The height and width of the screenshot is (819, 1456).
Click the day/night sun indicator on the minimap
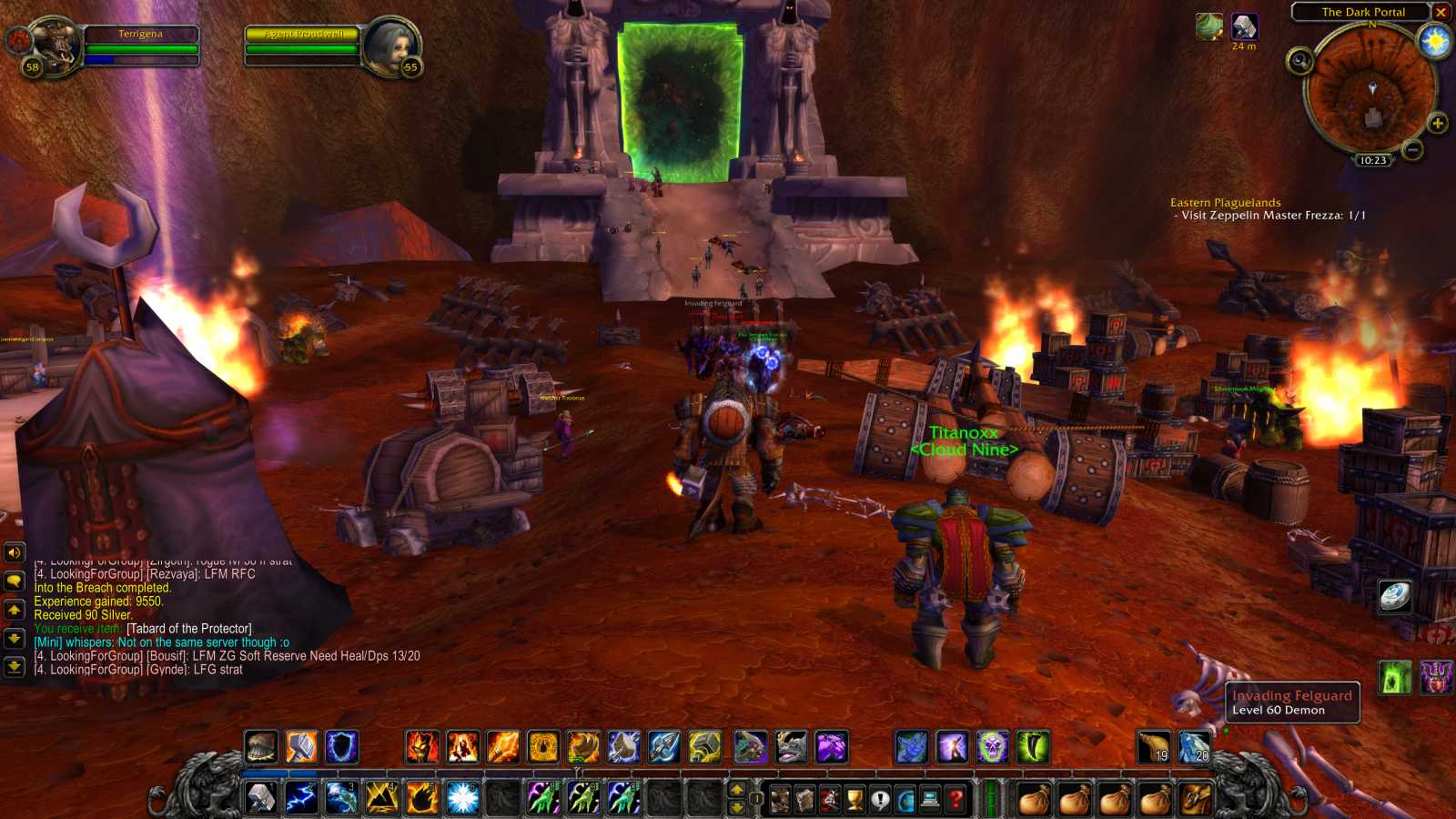1434,41
